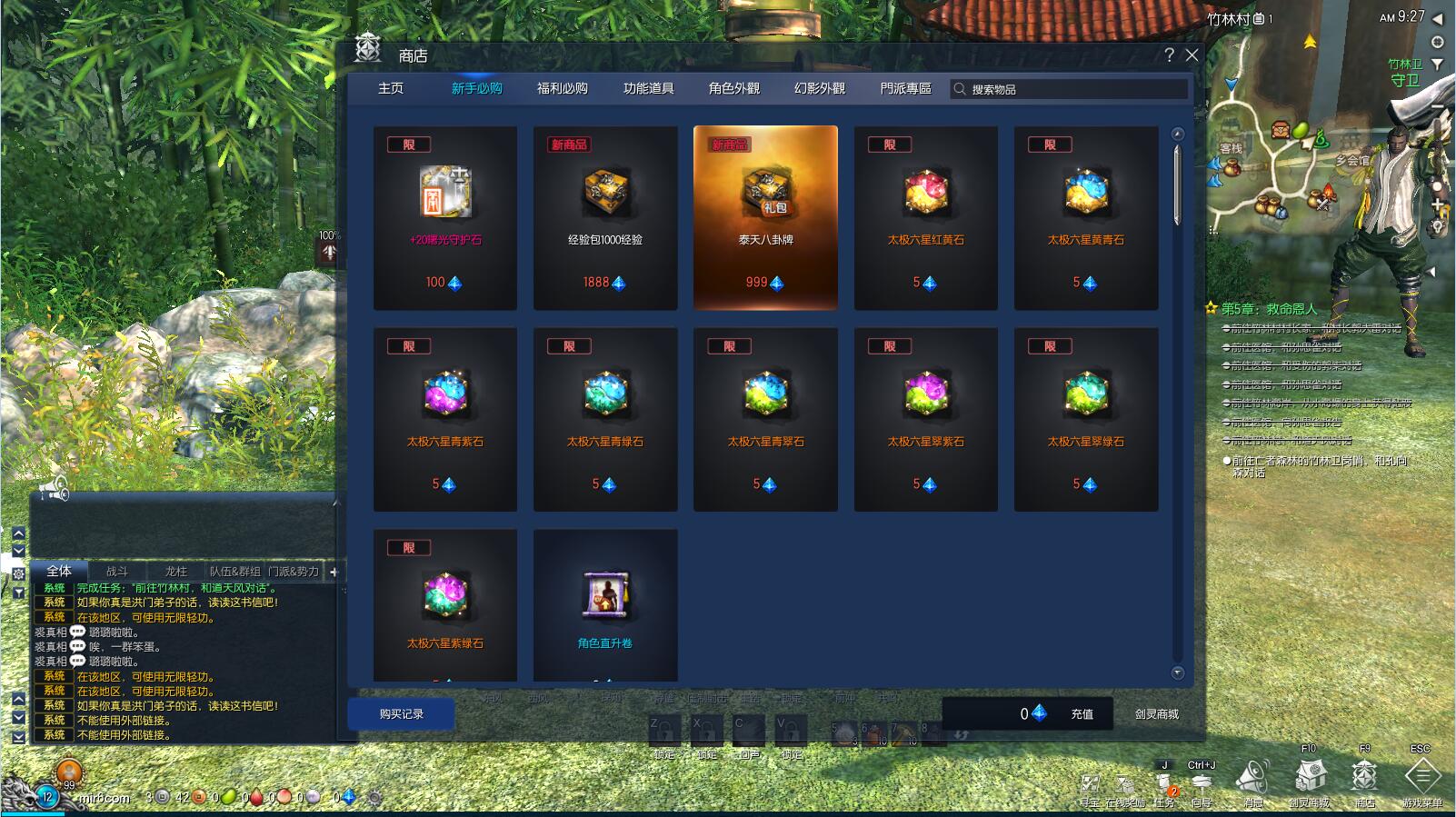Select the 功能道具 category tab
1456x817 pixels.
click(648, 88)
